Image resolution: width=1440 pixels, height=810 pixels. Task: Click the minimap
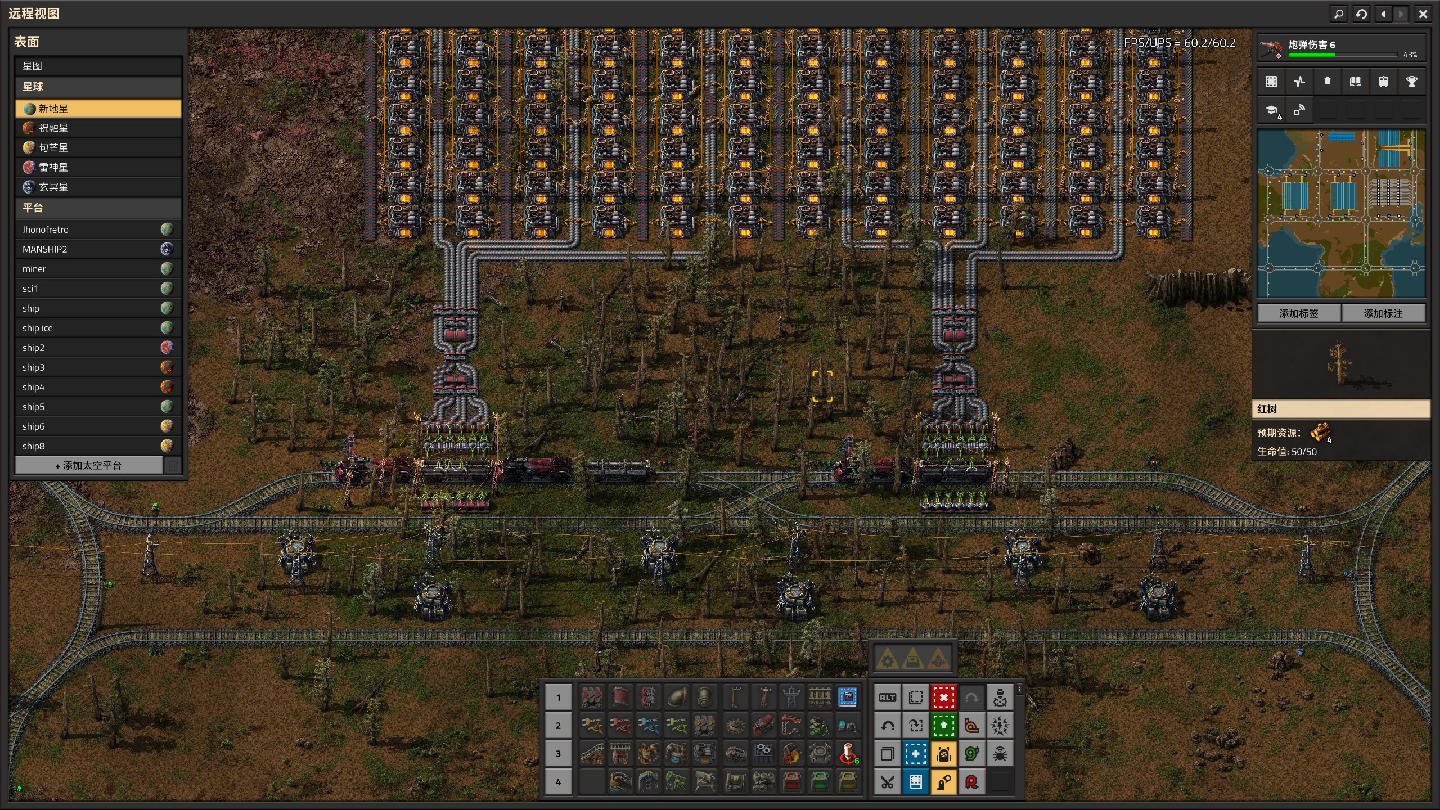pos(1340,213)
